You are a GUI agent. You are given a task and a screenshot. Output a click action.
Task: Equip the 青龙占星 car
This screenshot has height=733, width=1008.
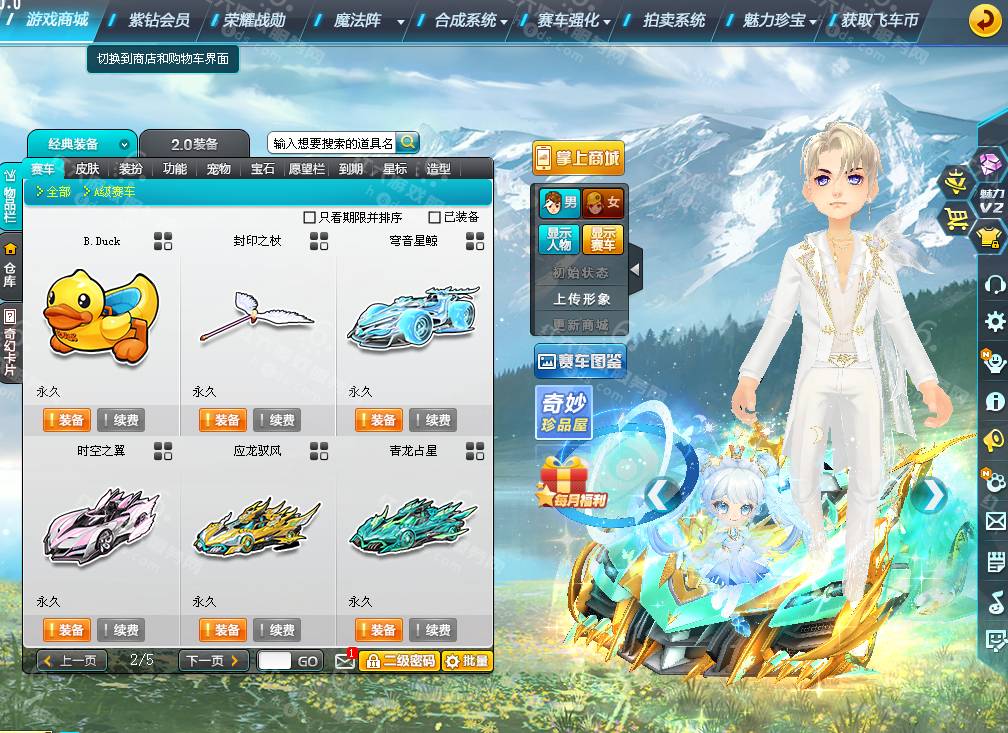coord(379,630)
